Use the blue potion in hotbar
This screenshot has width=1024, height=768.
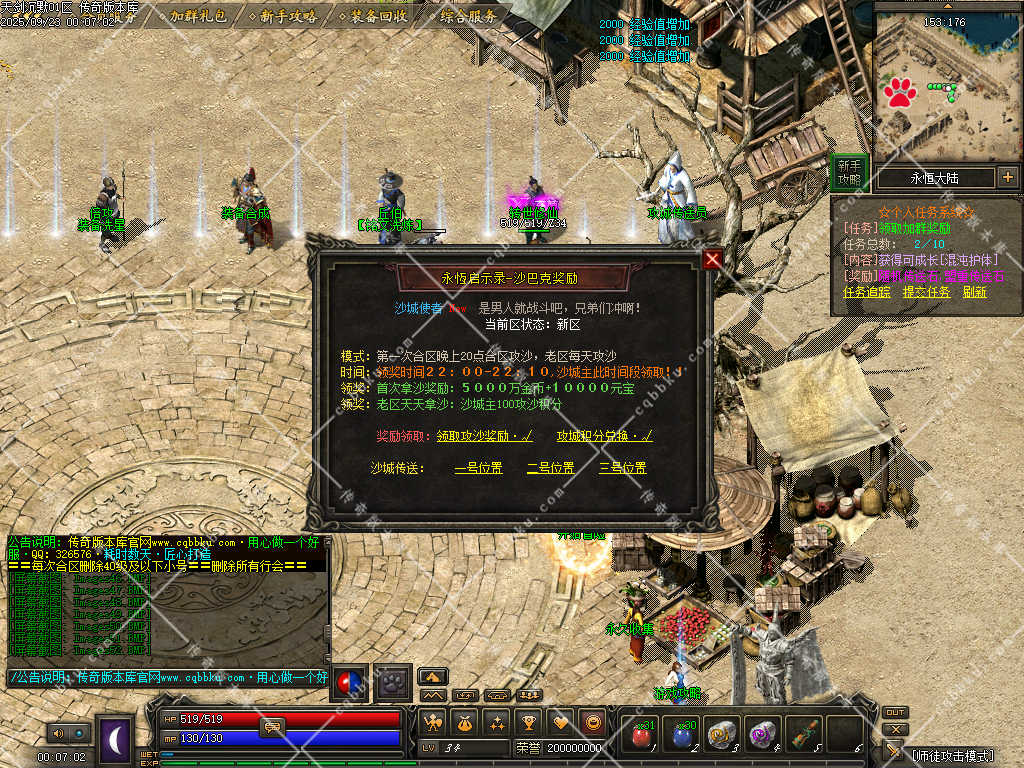681,735
